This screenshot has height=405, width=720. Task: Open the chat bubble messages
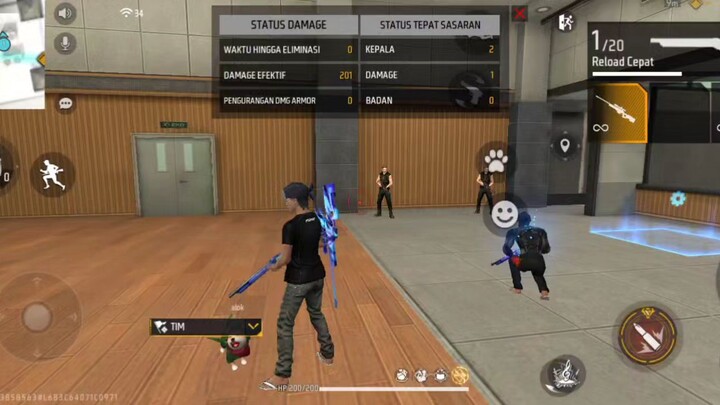pyautogui.click(x=66, y=103)
